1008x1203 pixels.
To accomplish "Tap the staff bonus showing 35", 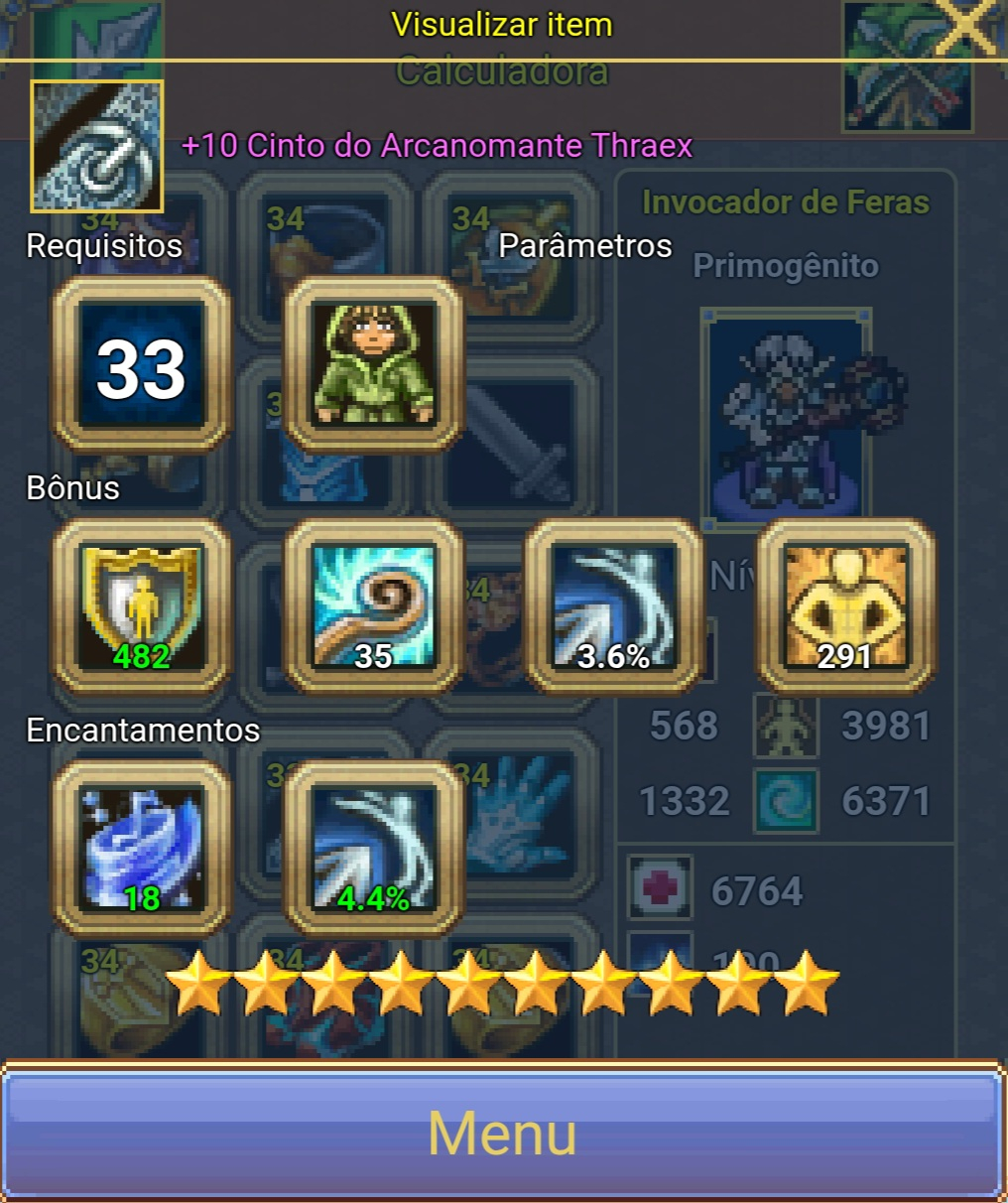I will coord(374,606).
